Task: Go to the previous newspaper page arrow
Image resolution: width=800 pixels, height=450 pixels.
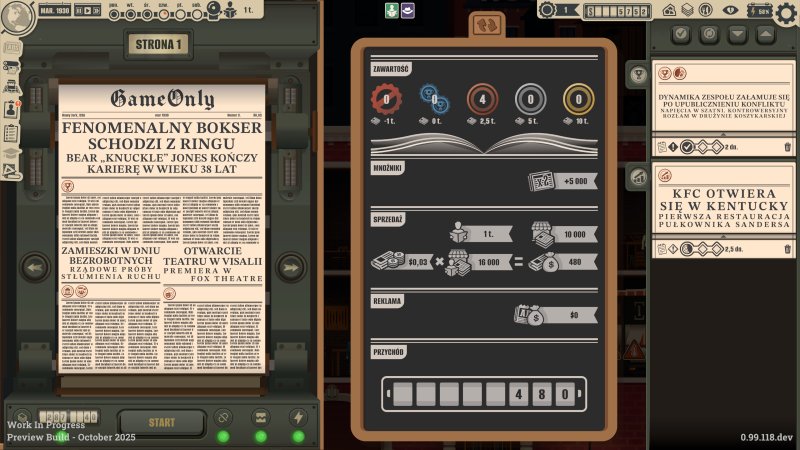Action: point(36,267)
